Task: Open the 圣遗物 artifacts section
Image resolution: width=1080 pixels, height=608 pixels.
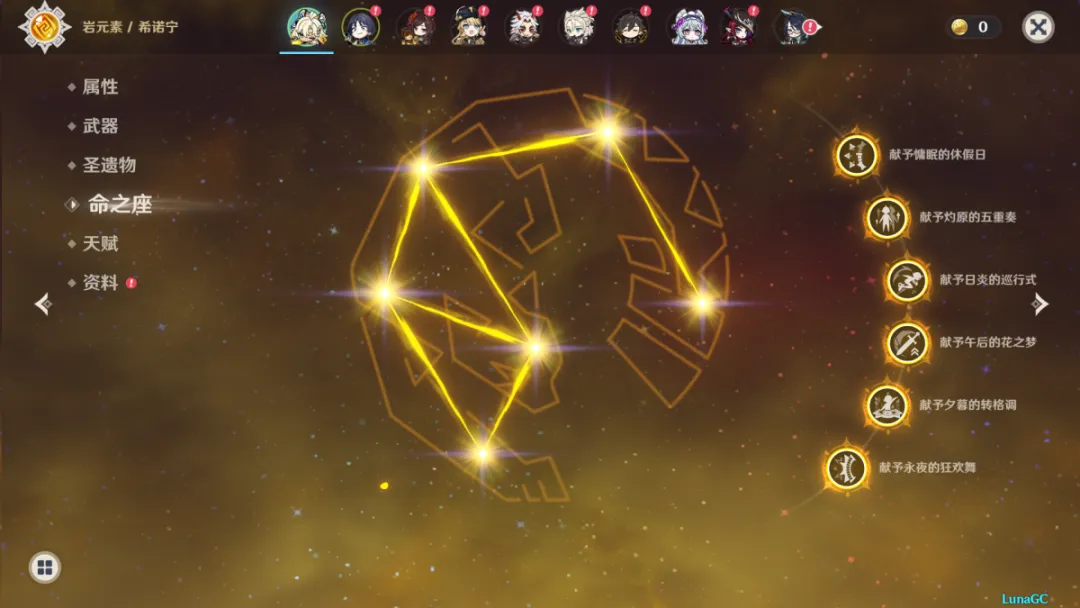Action: point(109,165)
